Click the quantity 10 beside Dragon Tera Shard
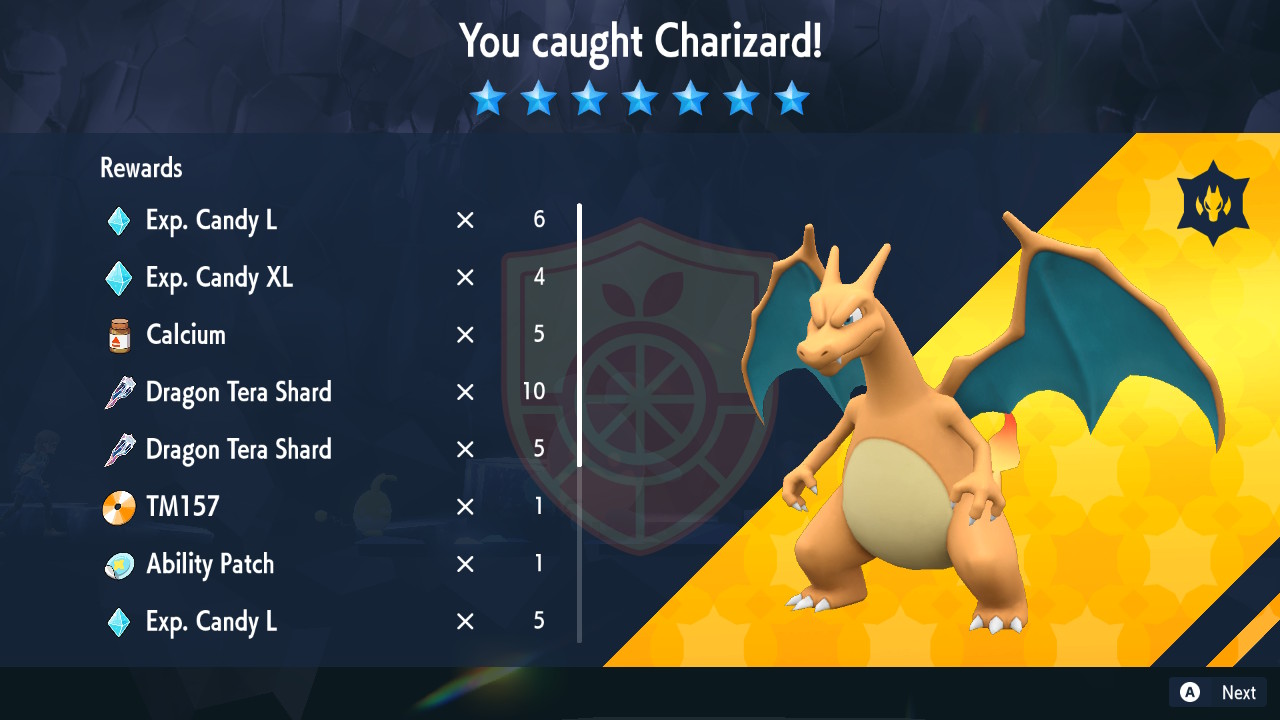The height and width of the screenshot is (720, 1280). click(534, 392)
